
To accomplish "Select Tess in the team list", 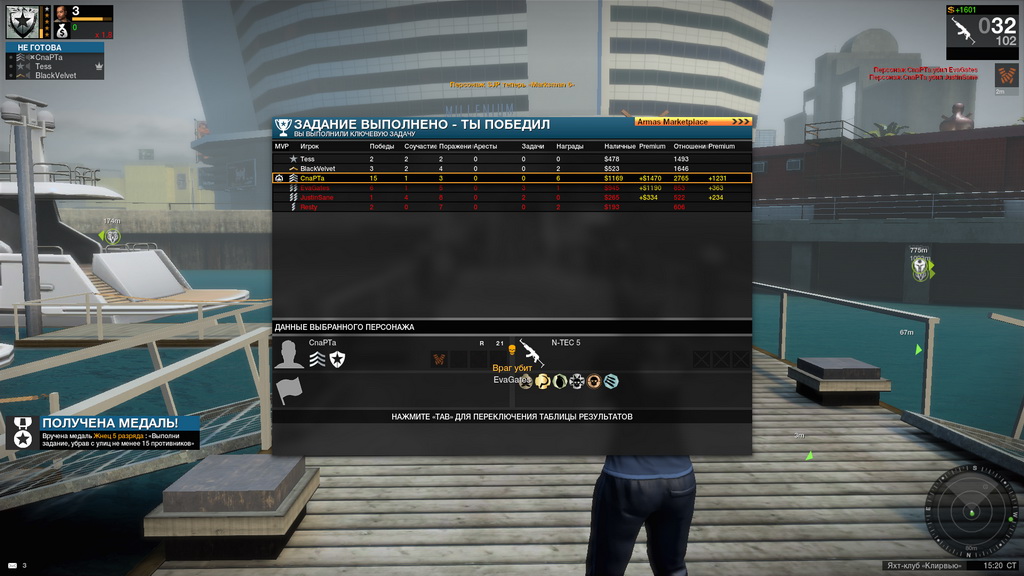I will [43, 66].
